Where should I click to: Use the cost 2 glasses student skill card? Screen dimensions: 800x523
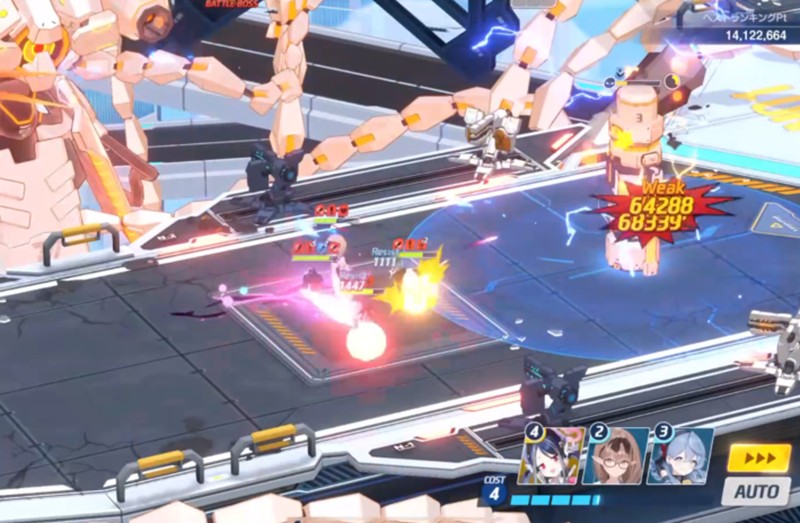tap(615, 457)
